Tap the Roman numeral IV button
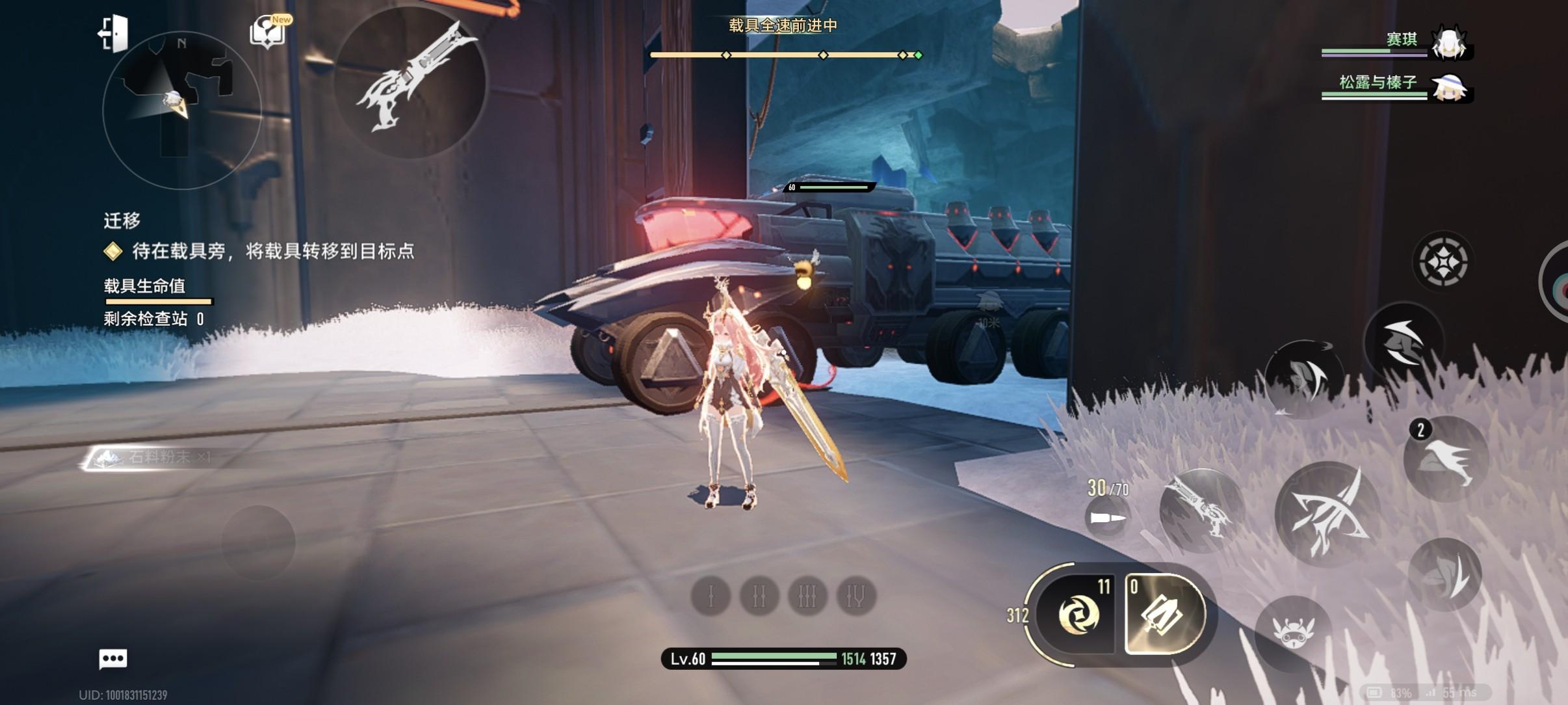 point(856,596)
